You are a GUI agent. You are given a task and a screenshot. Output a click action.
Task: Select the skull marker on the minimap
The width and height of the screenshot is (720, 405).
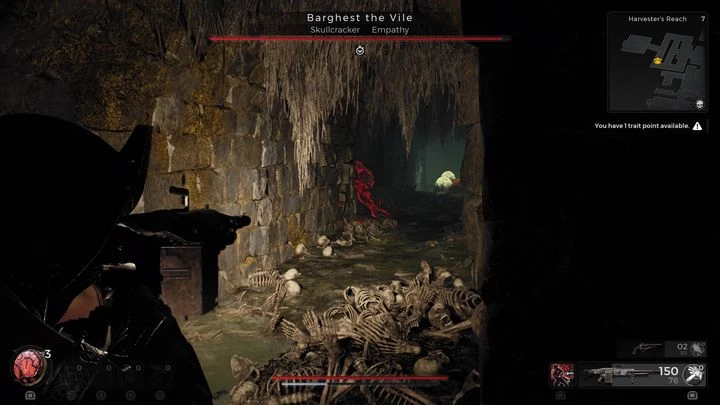(699, 103)
